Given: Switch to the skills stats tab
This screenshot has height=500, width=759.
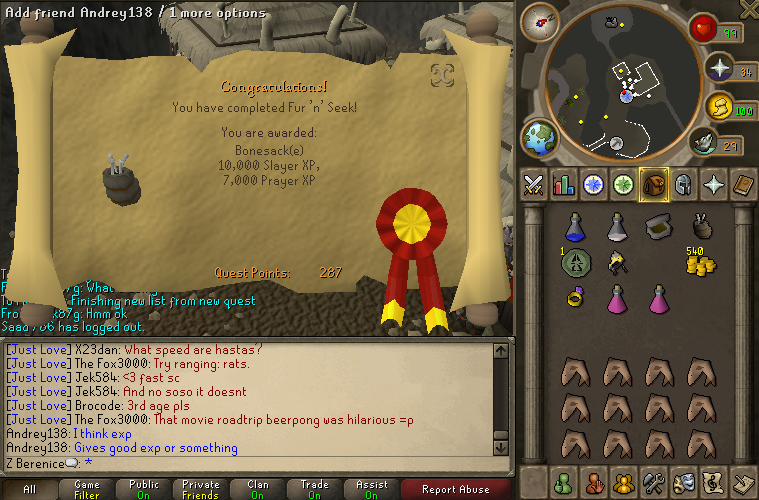Looking at the screenshot, I should click(x=563, y=185).
